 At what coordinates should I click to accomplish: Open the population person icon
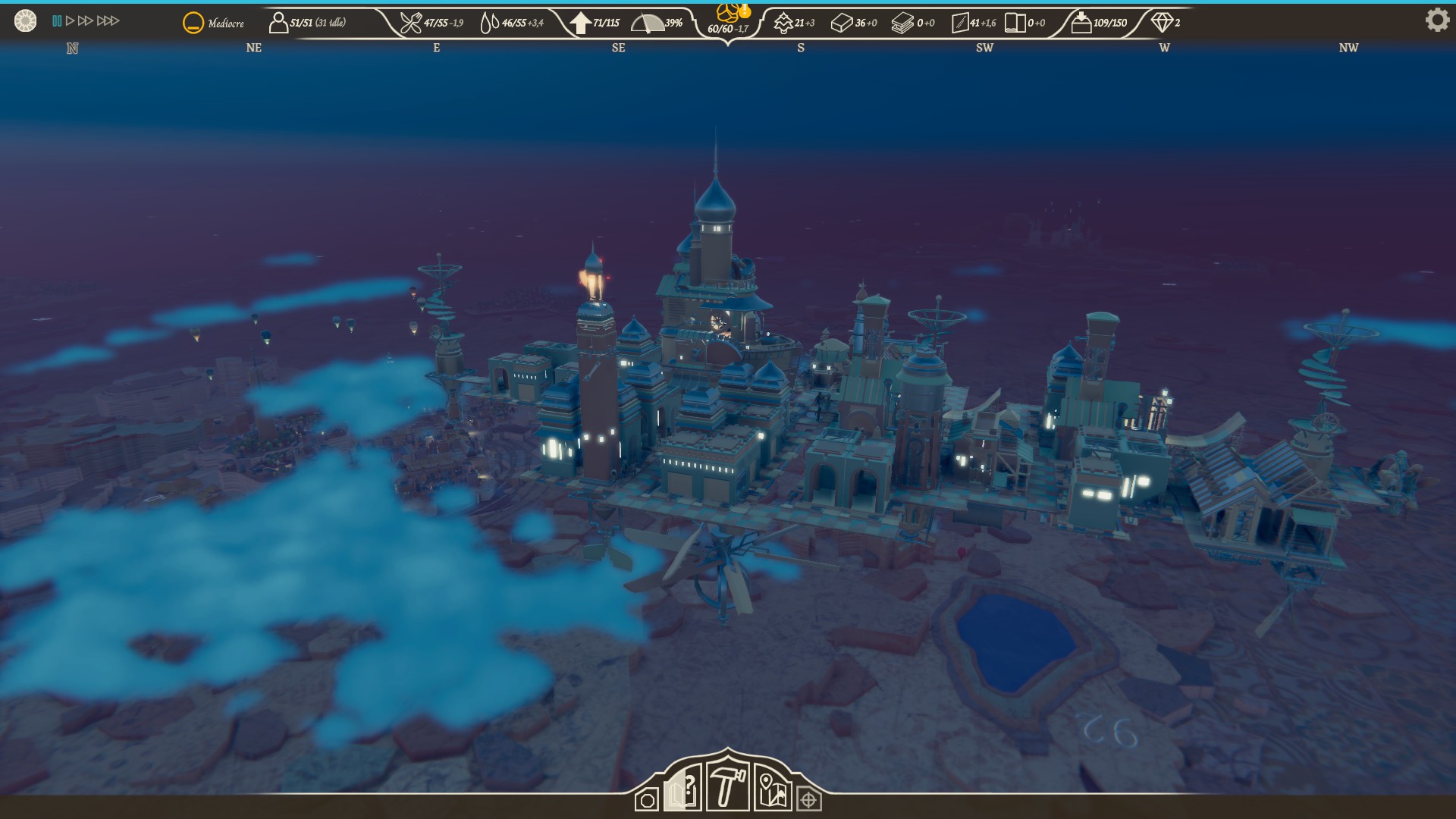[x=278, y=23]
